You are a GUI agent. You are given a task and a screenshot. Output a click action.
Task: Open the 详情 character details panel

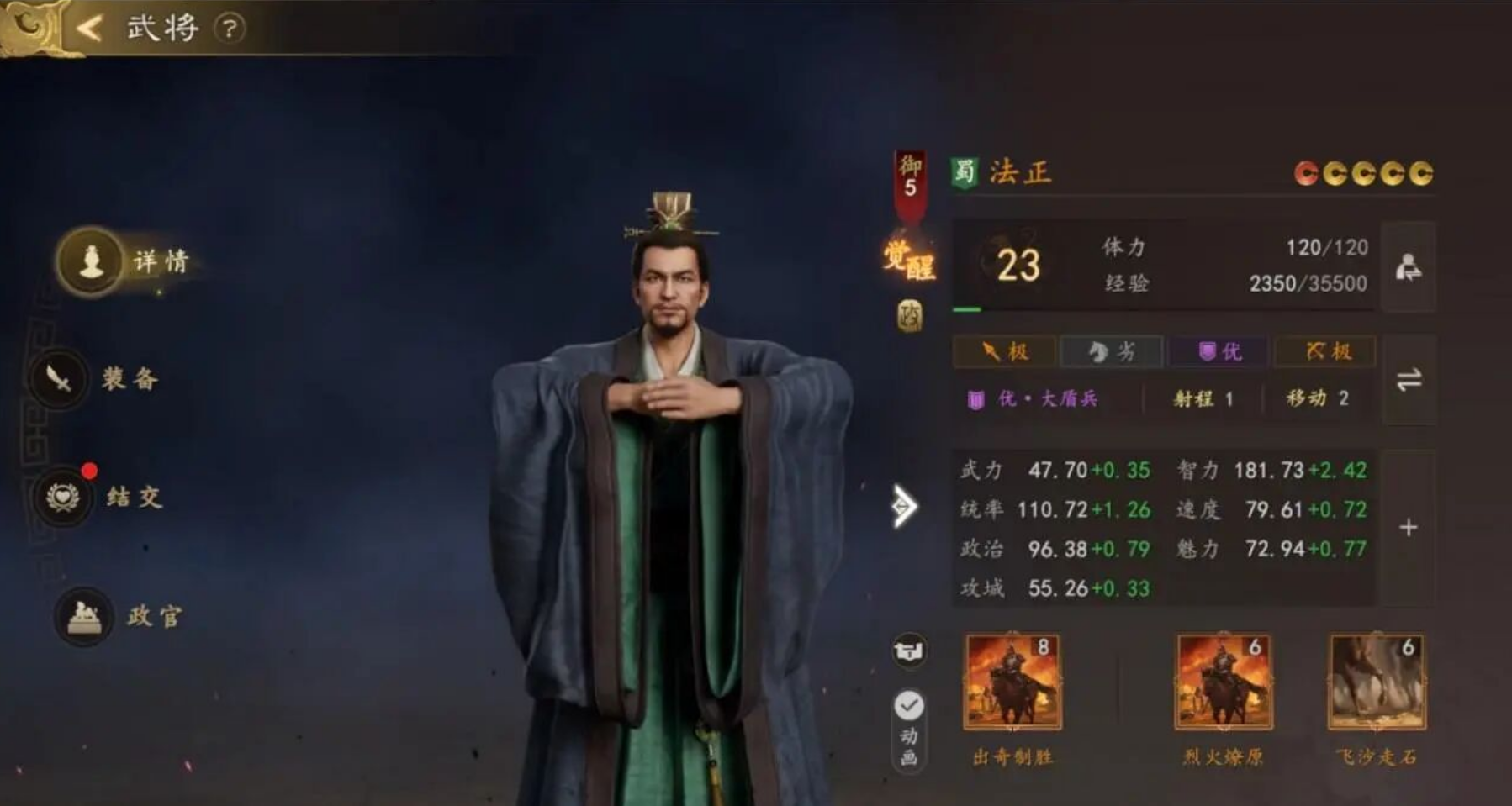(126, 261)
